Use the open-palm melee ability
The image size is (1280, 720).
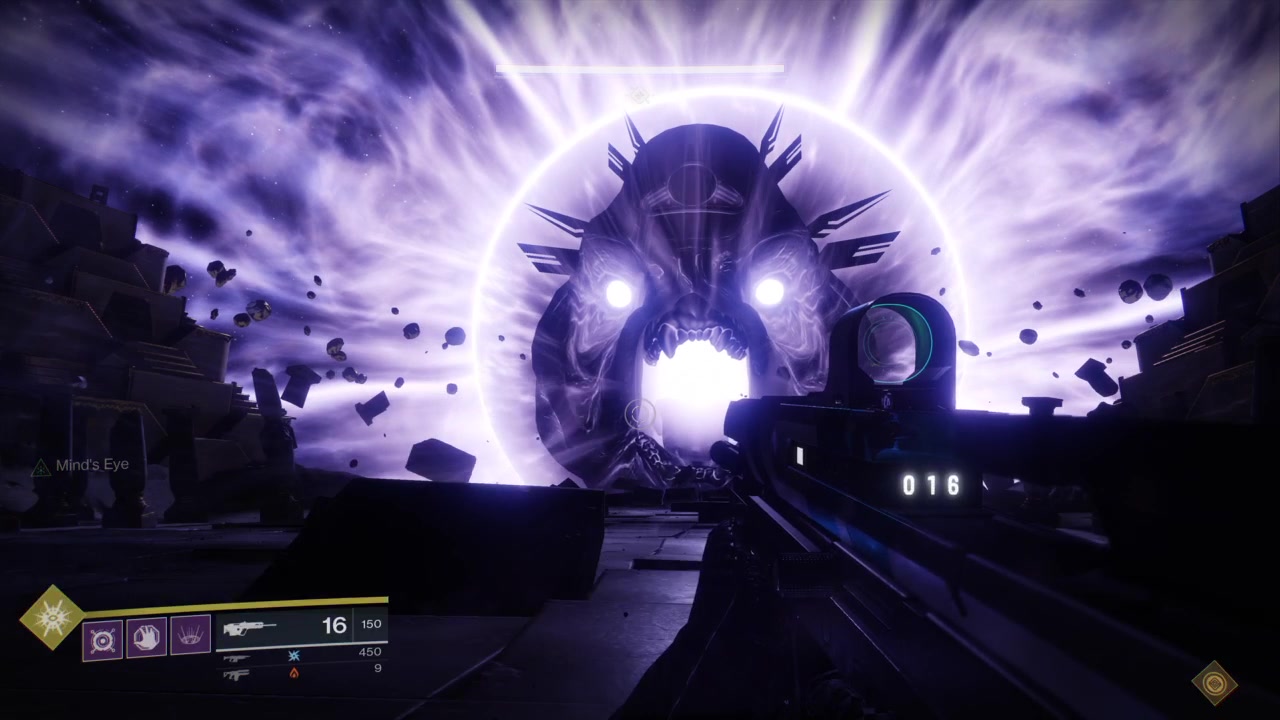click(x=147, y=637)
